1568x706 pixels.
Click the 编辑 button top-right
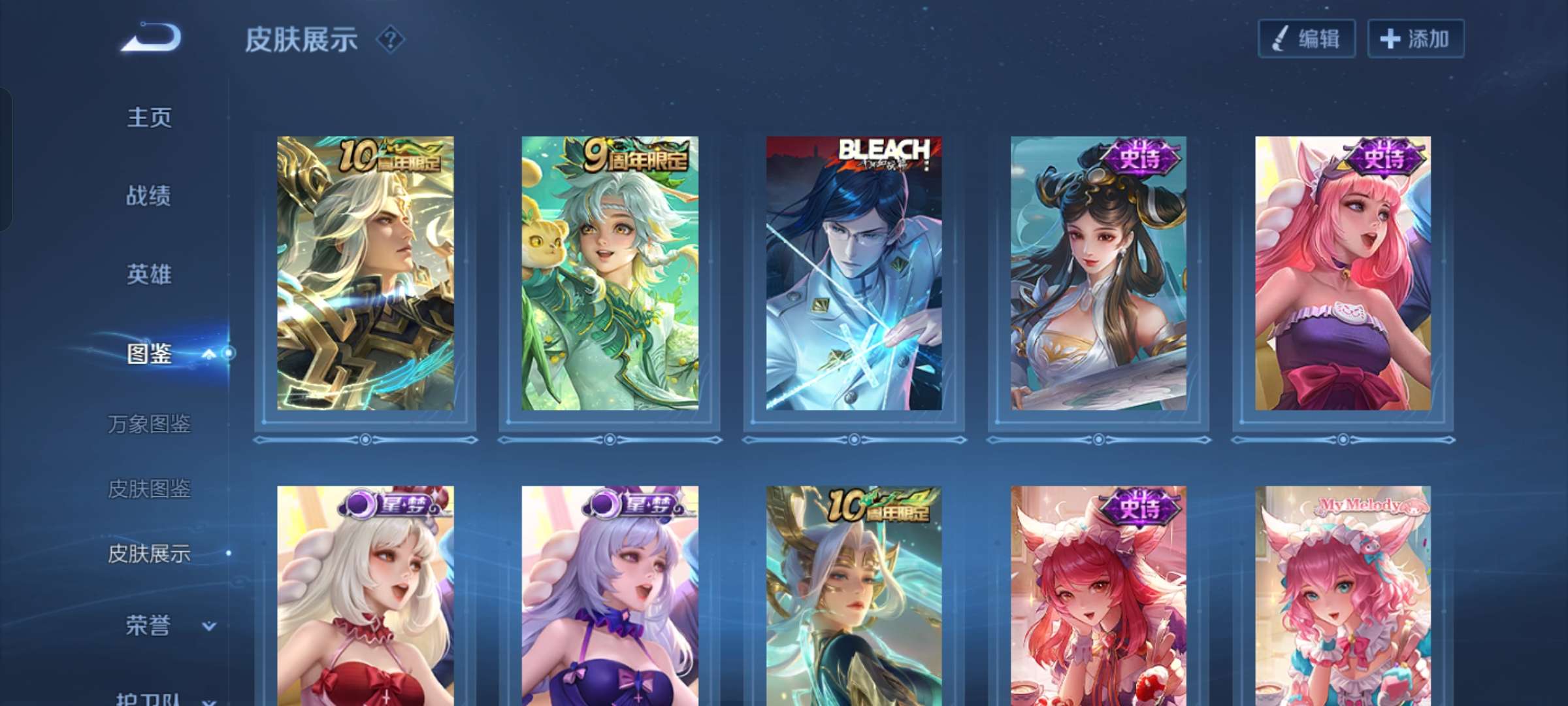1307,39
